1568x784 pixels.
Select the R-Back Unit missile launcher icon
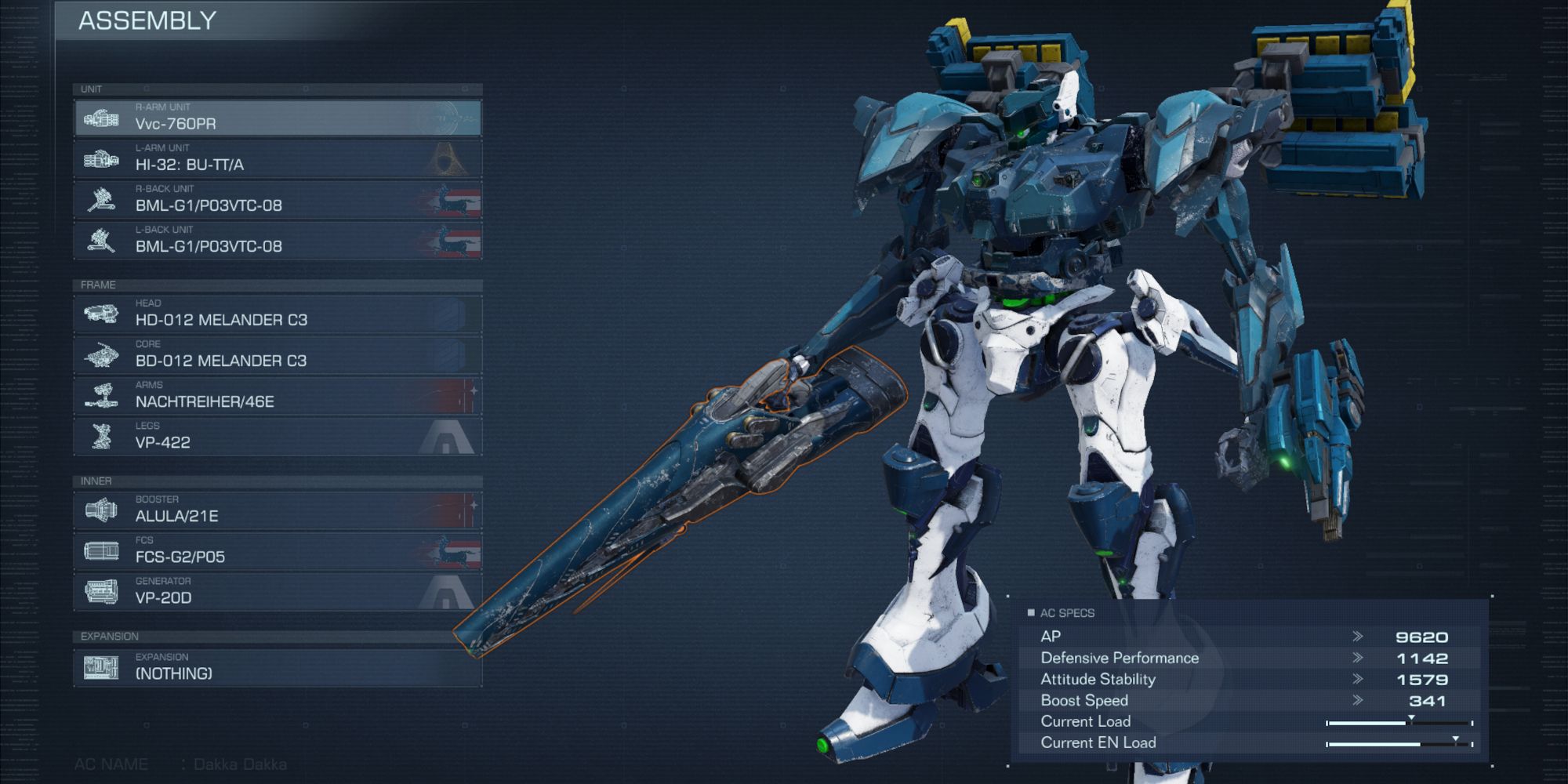tap(102, 198)
